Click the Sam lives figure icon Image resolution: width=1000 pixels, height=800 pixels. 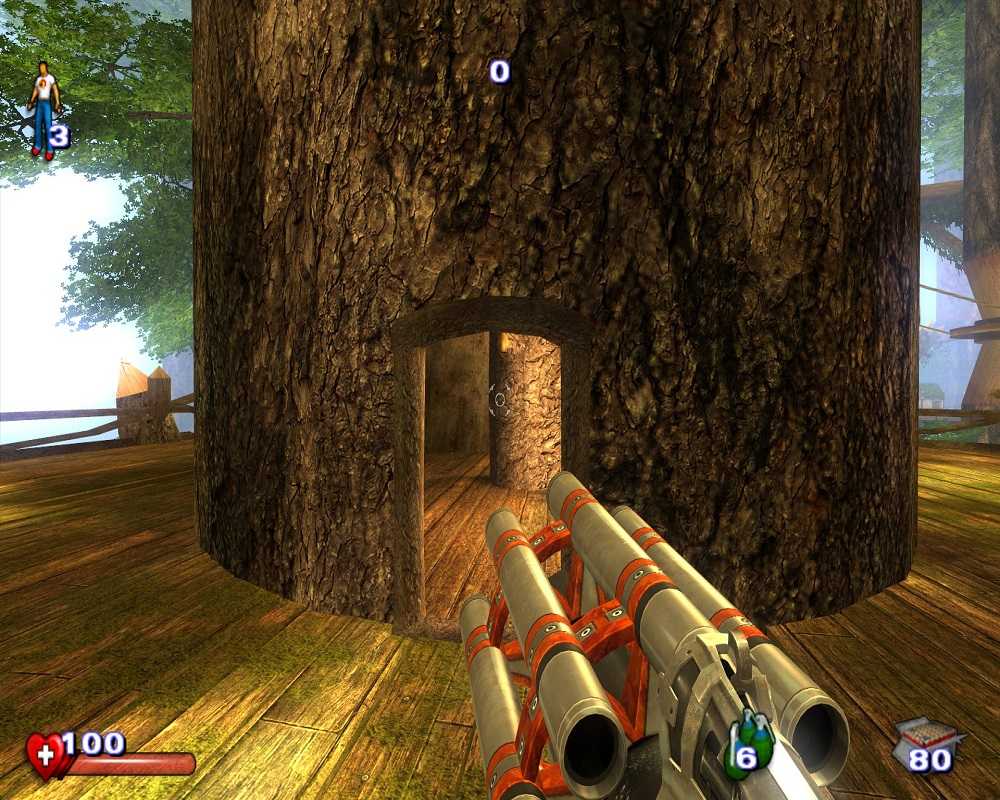[43, 108]
